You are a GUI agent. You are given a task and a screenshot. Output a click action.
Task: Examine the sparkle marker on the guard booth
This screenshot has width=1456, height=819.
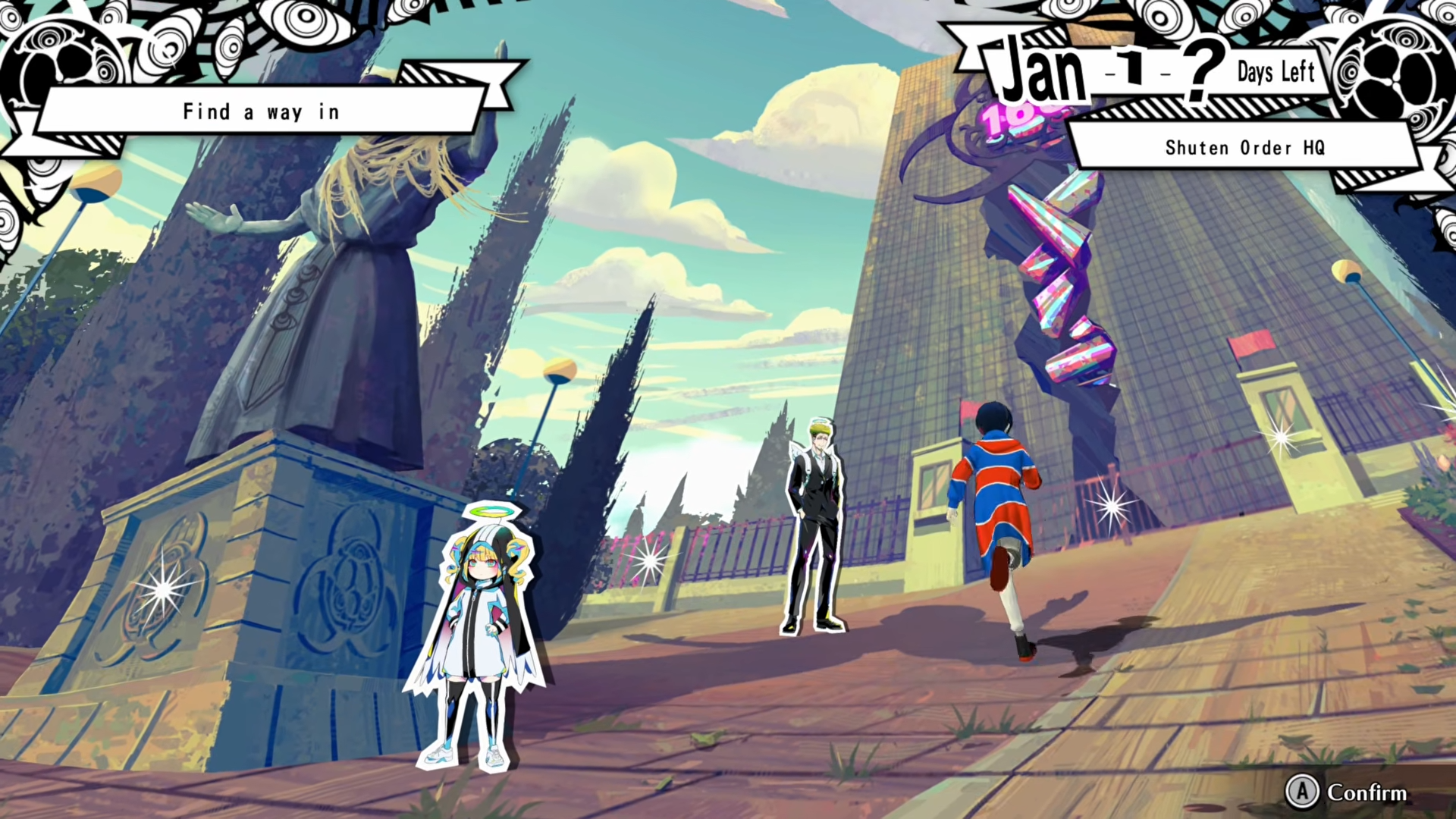pyautogui.click(x=1281, y=436)
